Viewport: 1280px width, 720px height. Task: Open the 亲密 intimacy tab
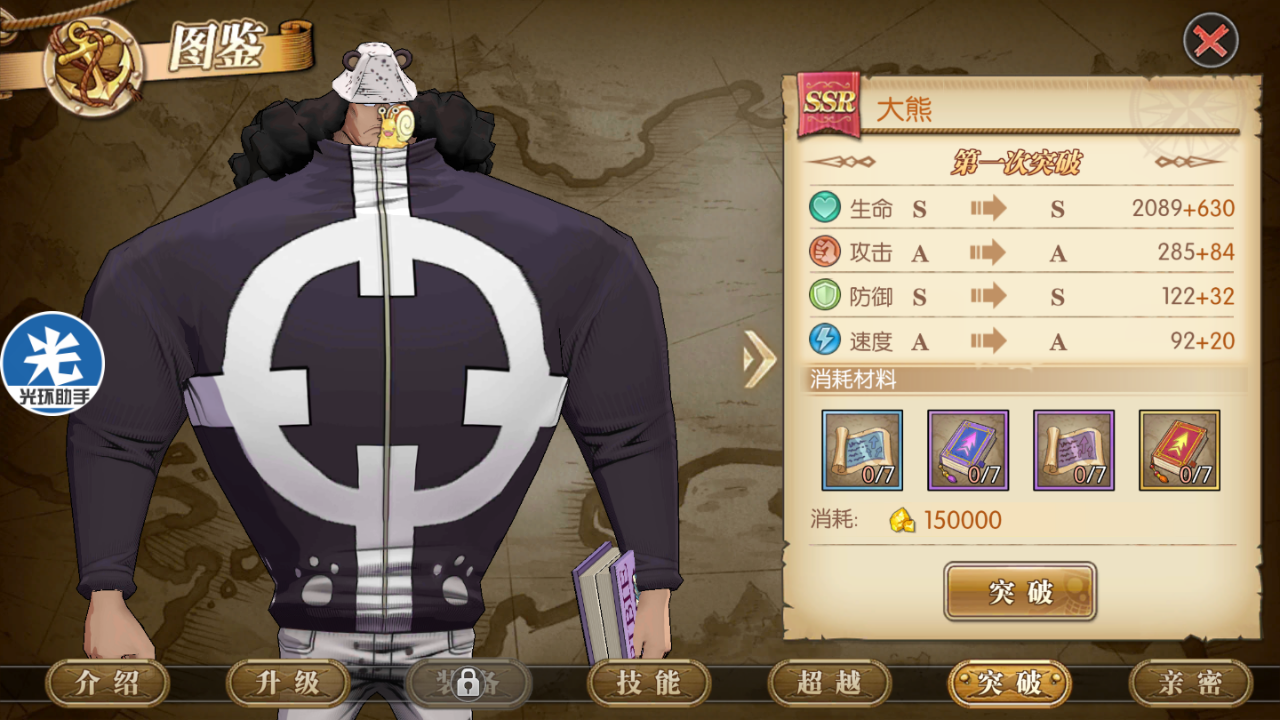[1190, 684]
